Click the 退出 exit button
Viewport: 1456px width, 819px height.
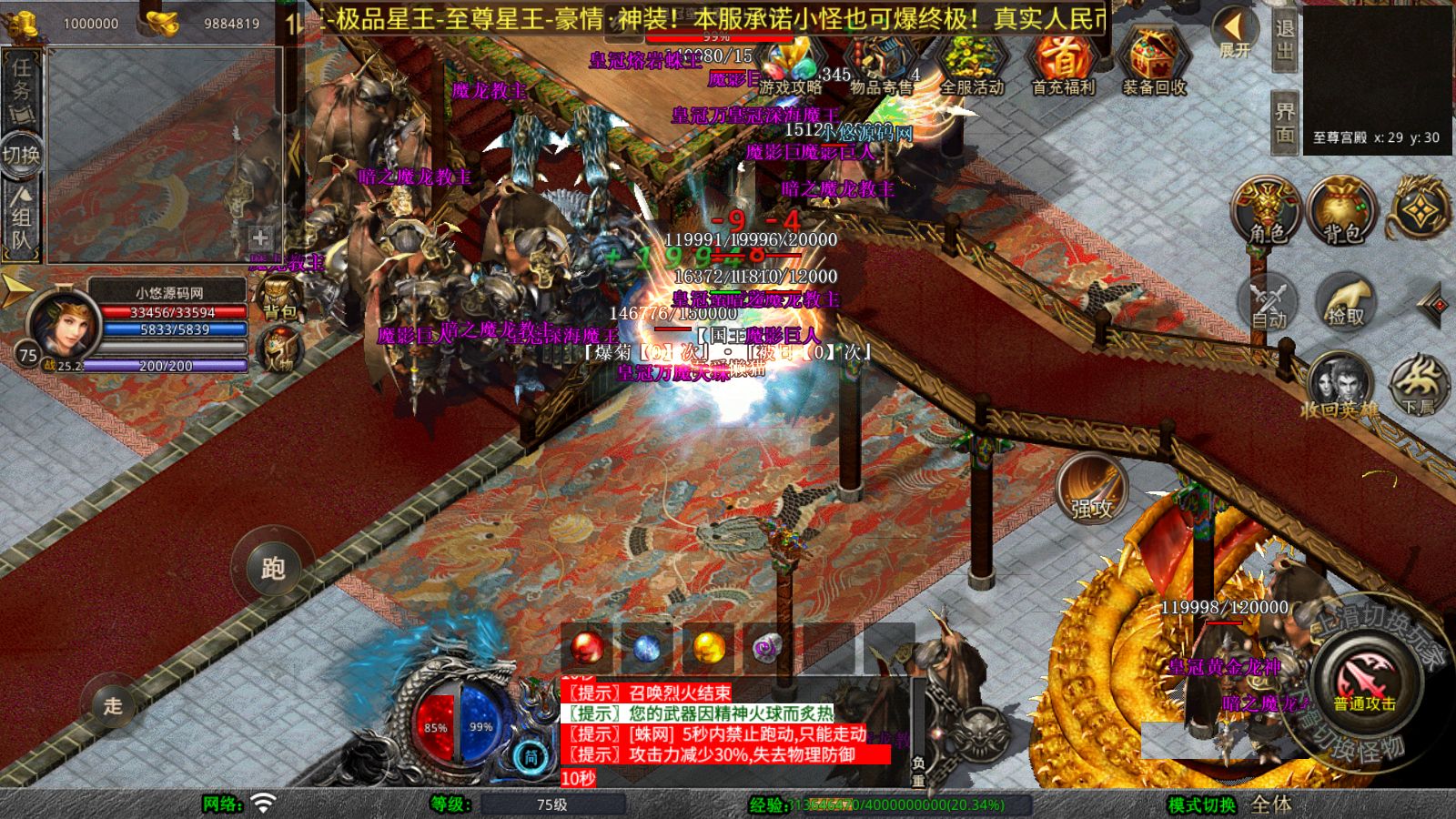click(1285, 40)
